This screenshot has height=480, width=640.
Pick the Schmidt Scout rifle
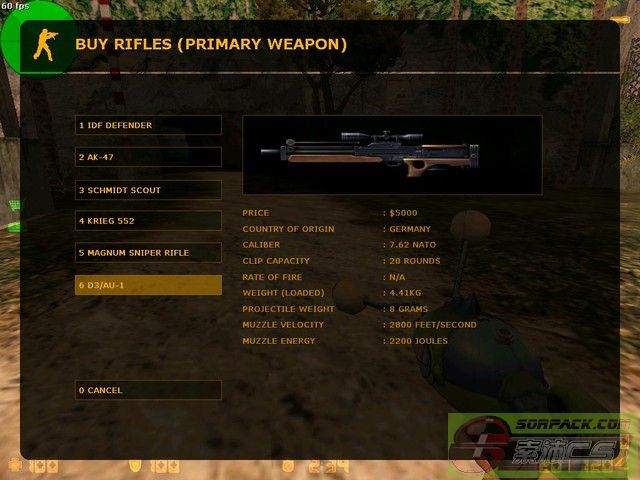point(148,189)
